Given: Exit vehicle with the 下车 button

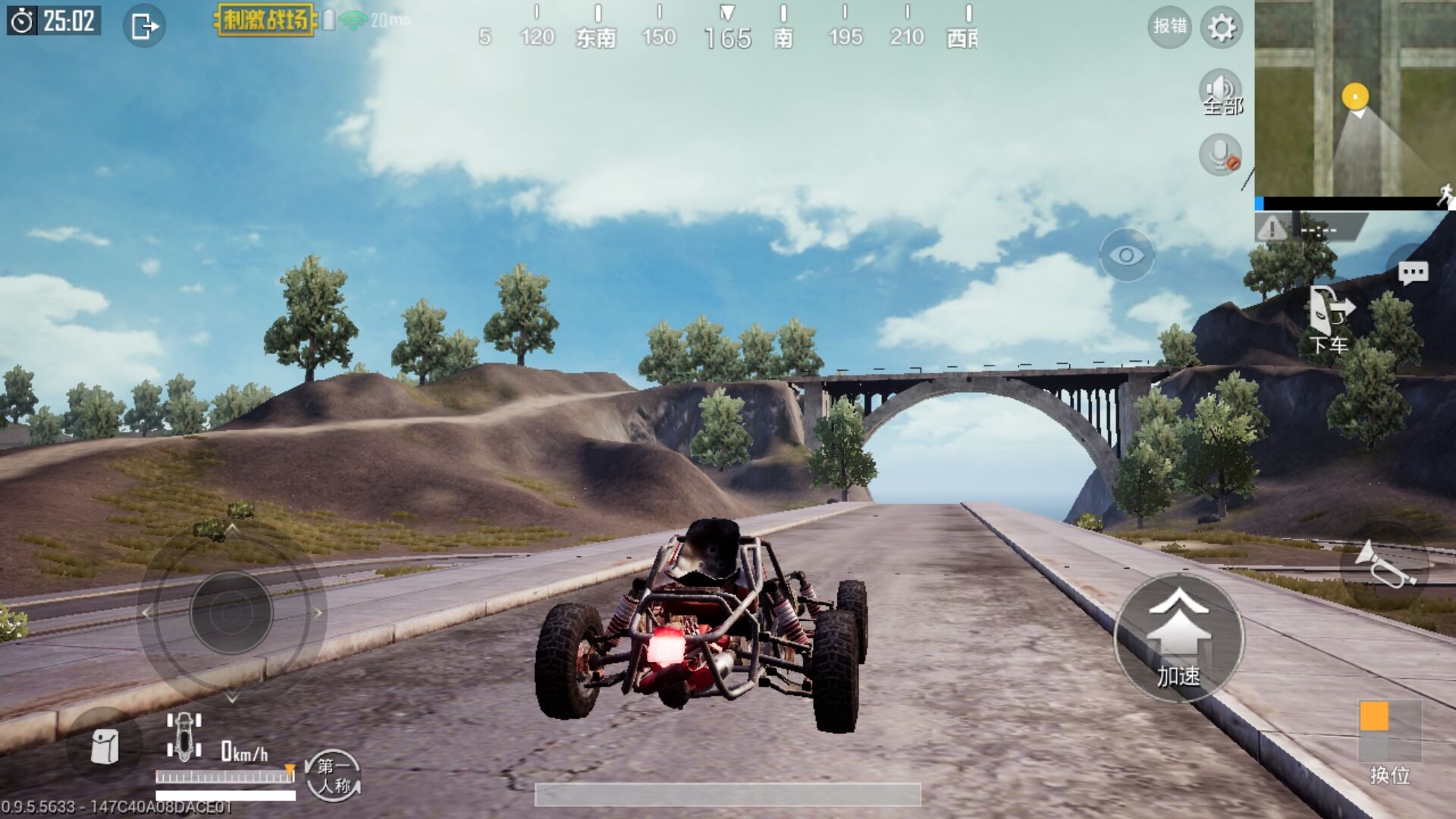Looking at the screenshot, I should click(1329, 318).
